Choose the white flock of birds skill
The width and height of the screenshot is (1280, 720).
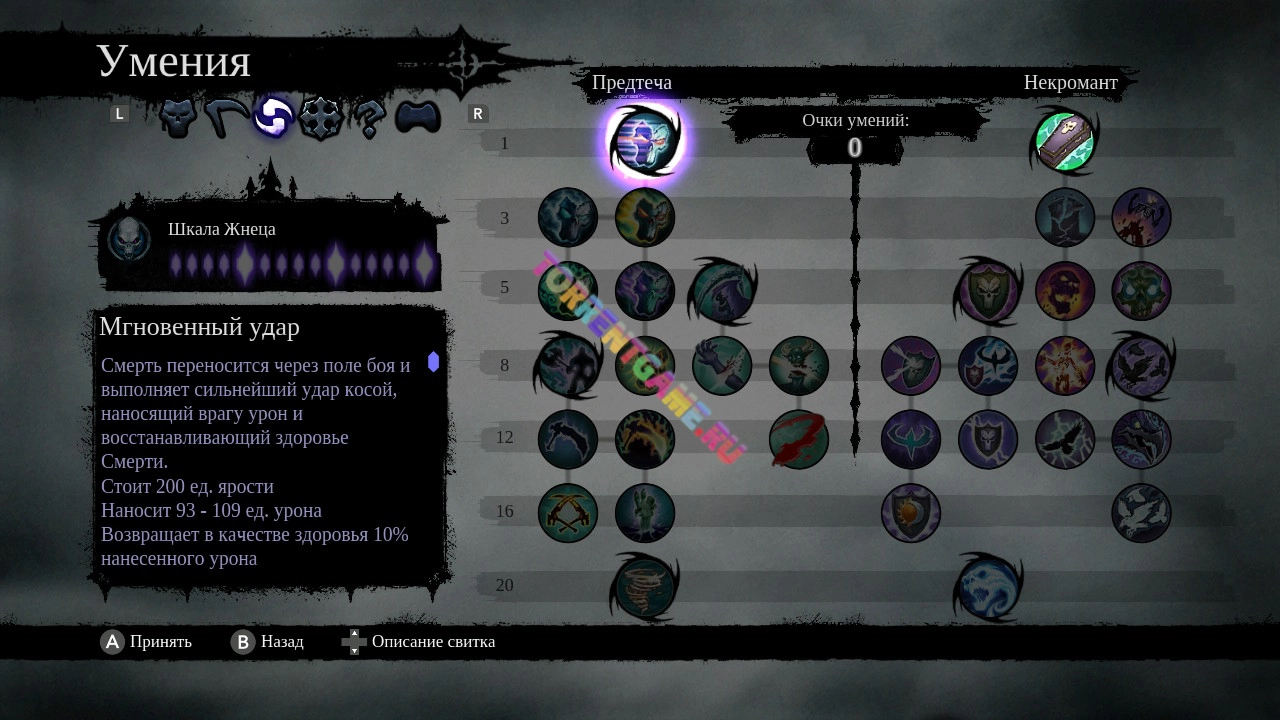[x=1141, y=513]
